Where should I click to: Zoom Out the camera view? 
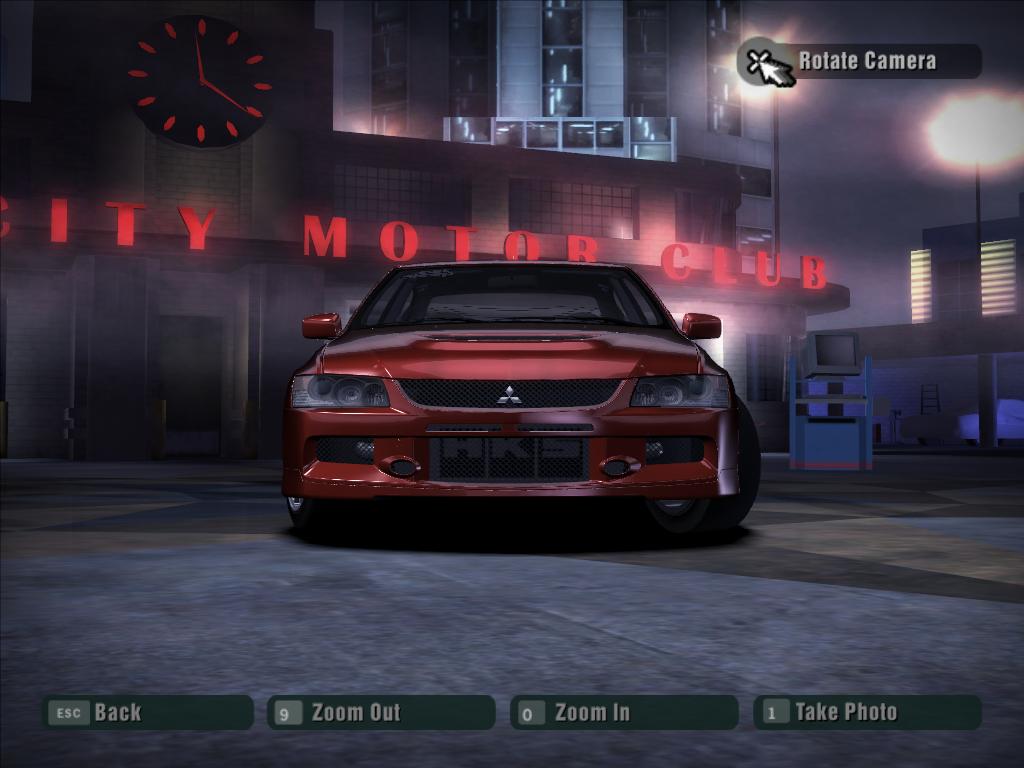pyautogui.click(x=381, y=712)
